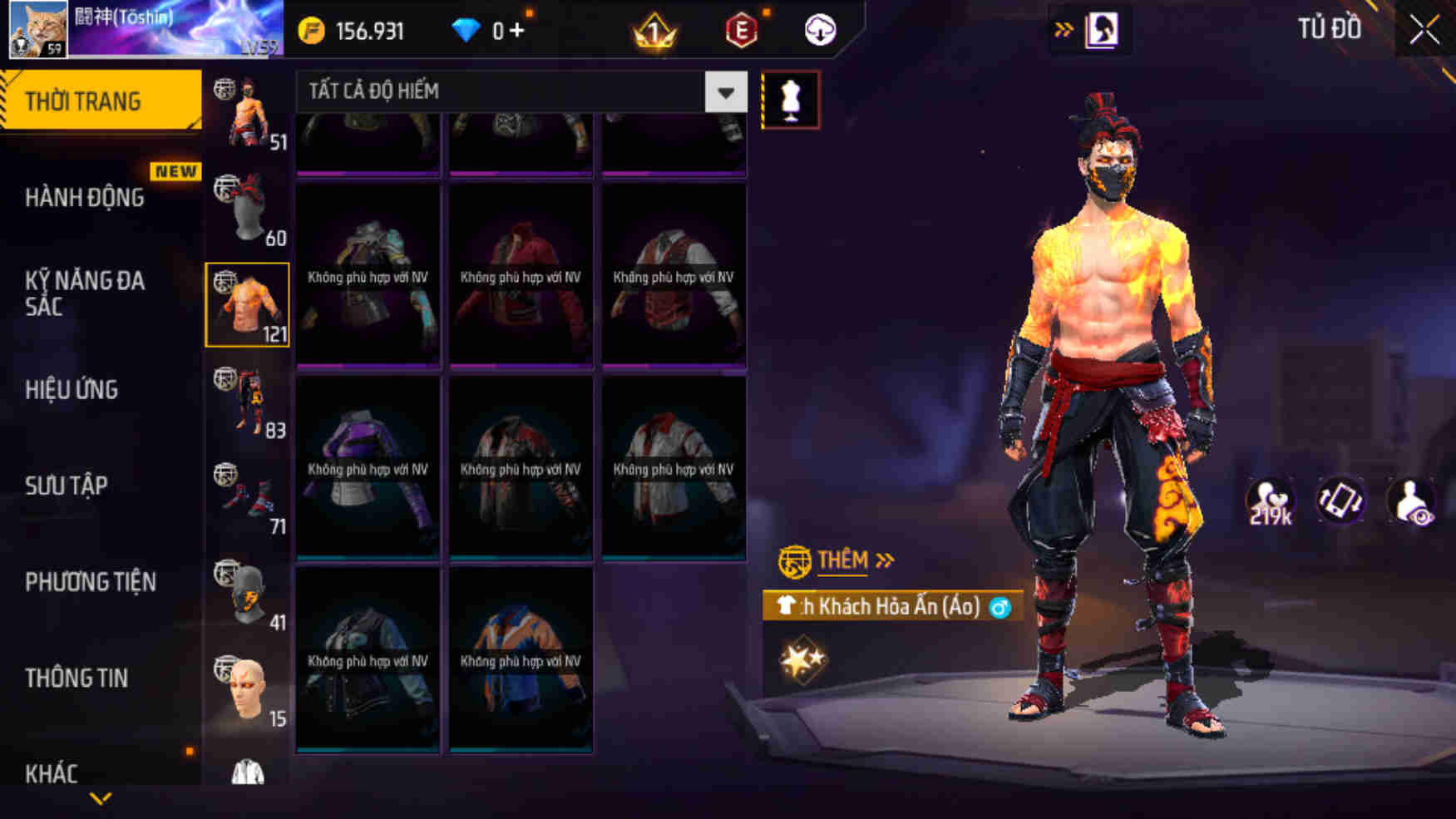Open the SƯU TẬP menu item
The image size is (1456, 819).
click(67, 486)
